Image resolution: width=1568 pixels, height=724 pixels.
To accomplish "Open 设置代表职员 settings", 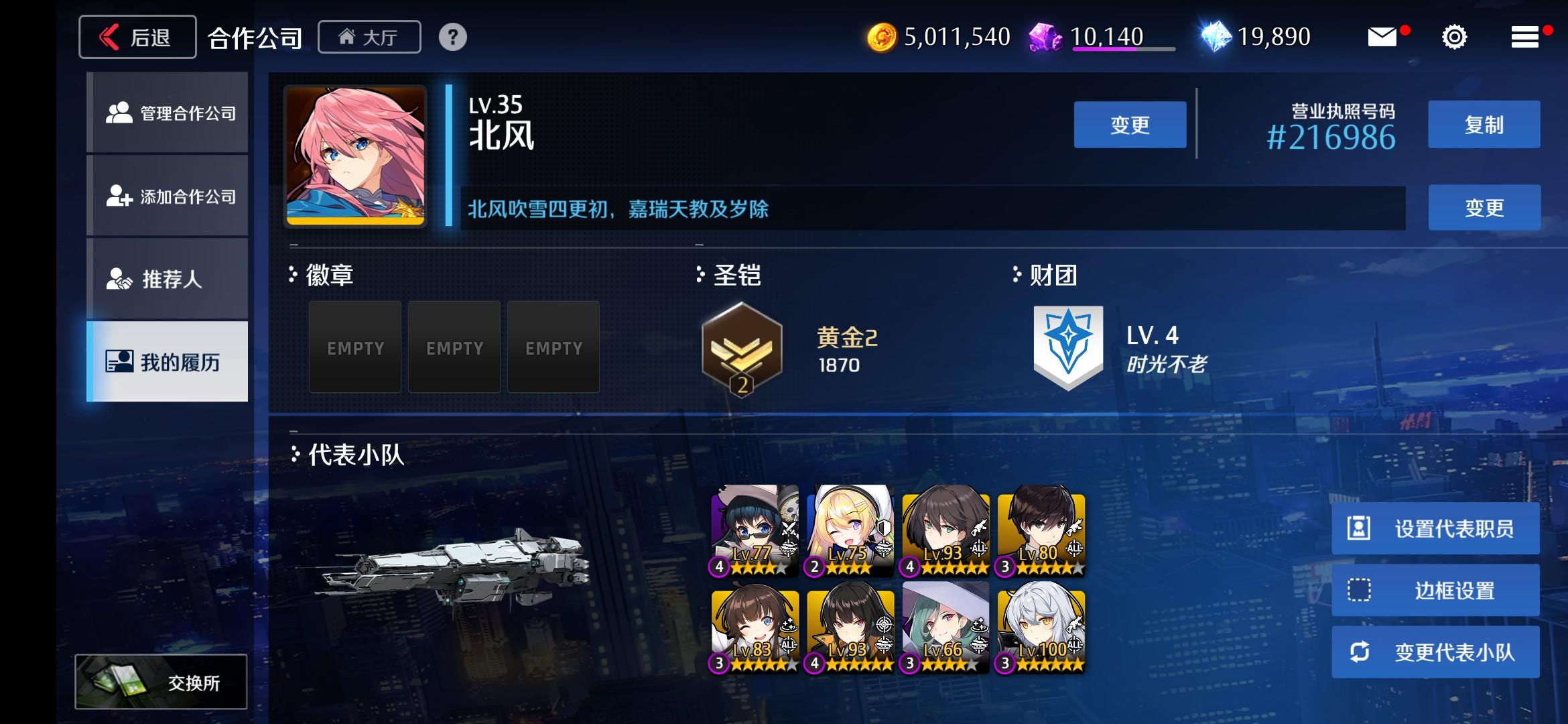I will (1435, 529).
